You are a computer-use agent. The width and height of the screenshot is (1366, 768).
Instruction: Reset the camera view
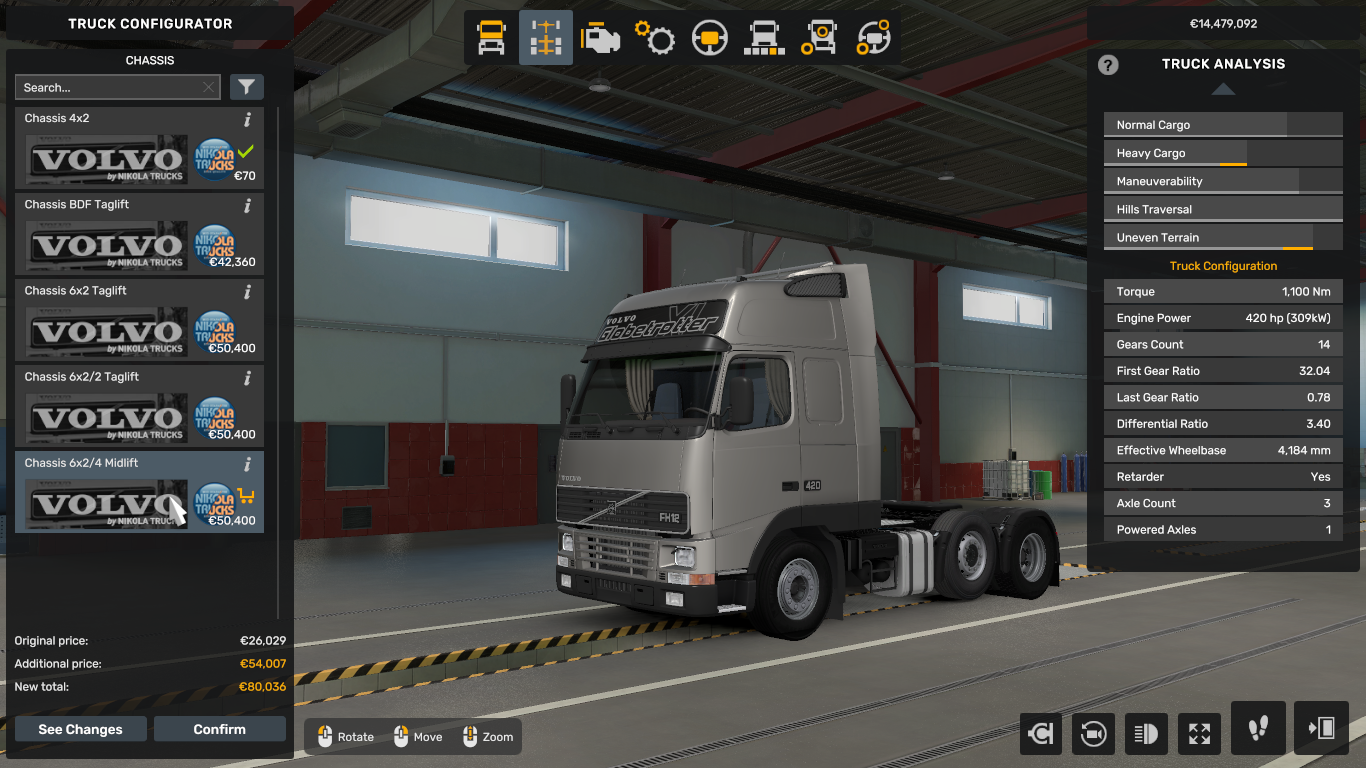click(1093, 734)
